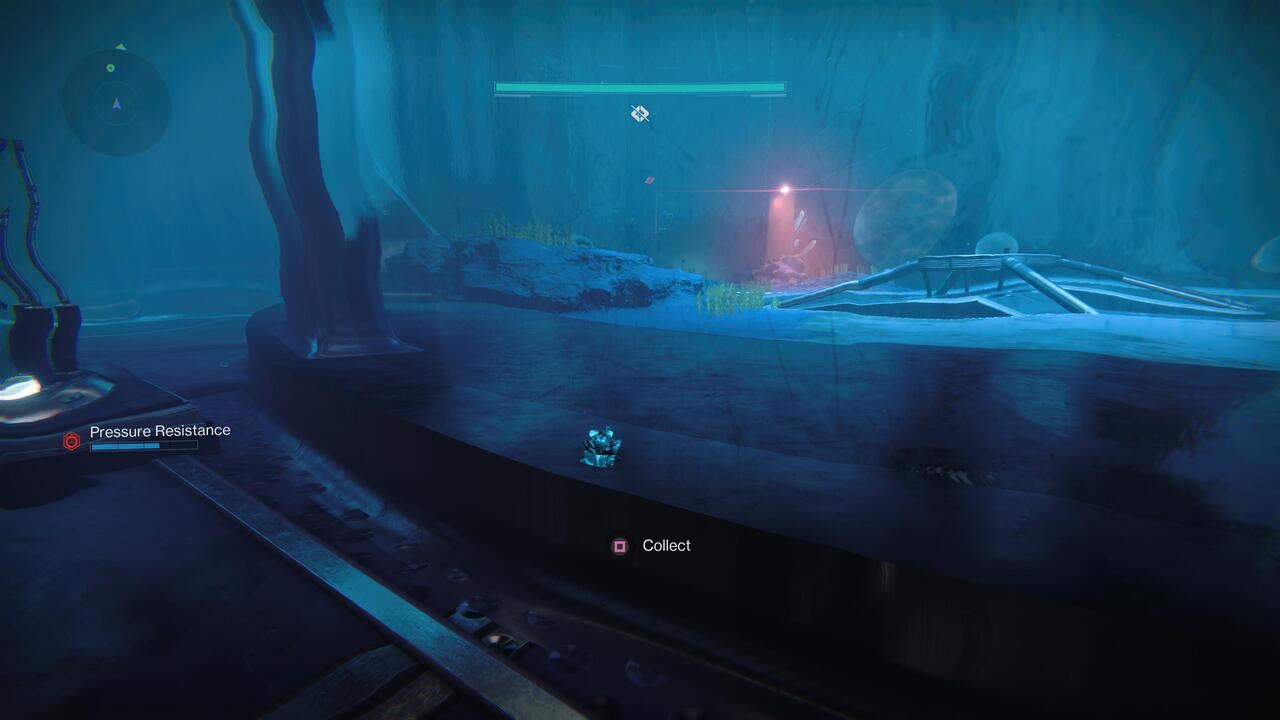Click the Collect prompt text
Image resolution: width=1280 pixels, height=720 pixels.
[668, 545]
